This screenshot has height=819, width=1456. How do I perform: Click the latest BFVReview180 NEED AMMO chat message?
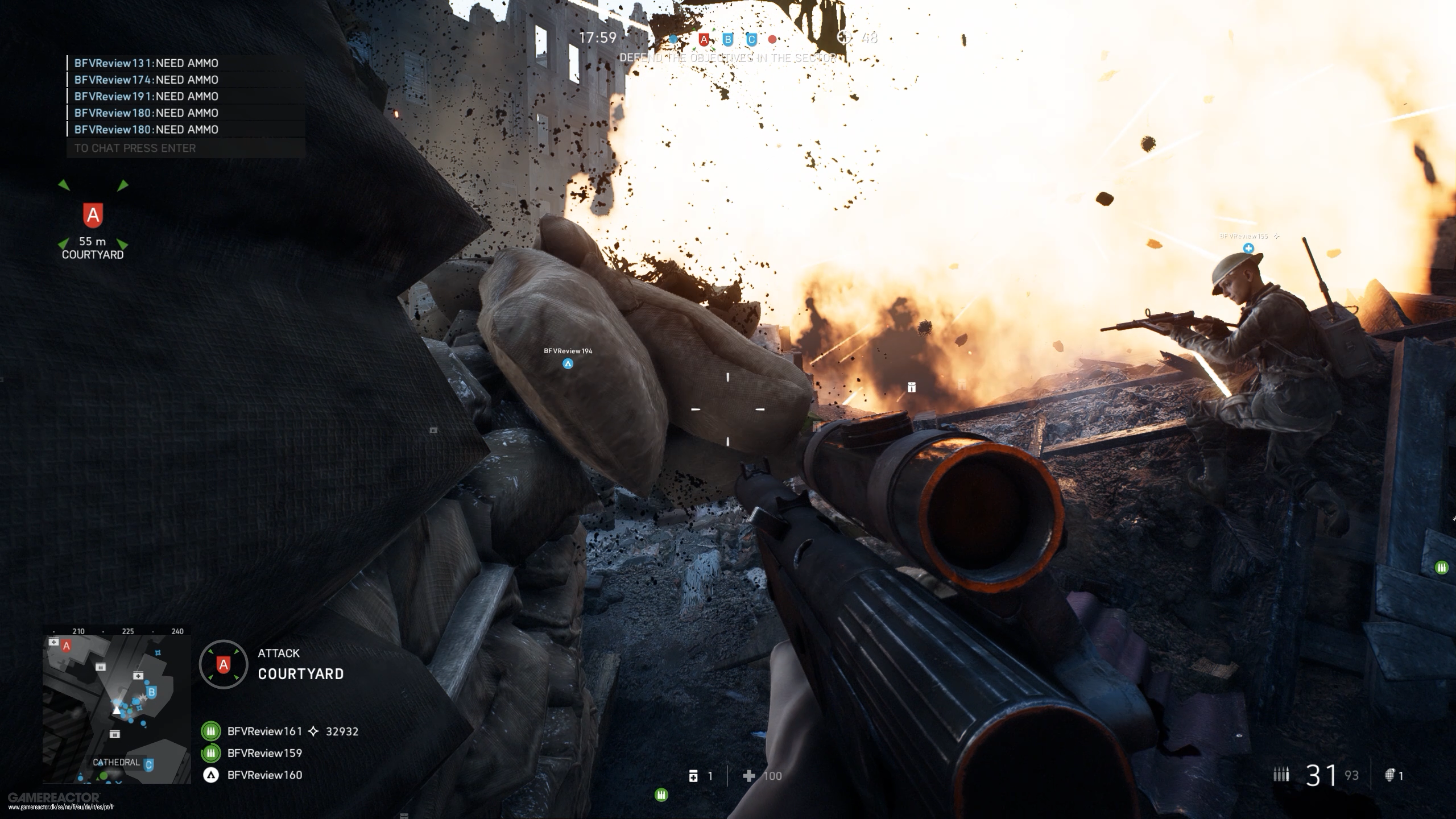[x=146, y=130]
